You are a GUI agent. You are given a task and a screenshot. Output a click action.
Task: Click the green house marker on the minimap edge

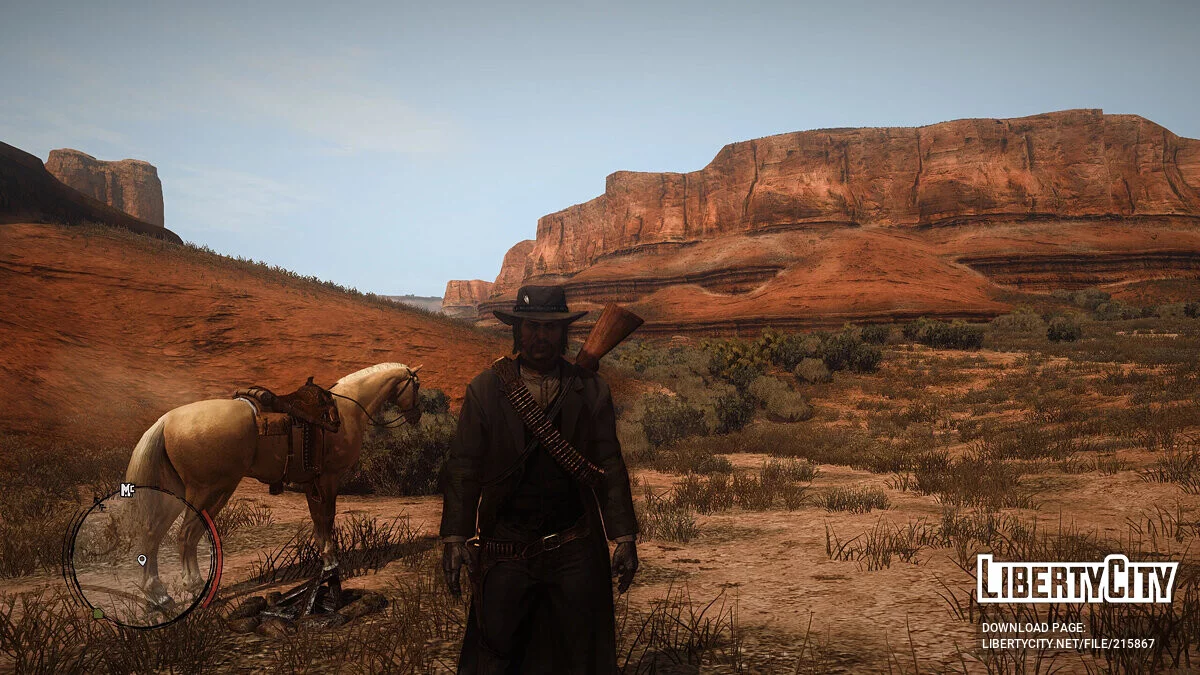point(97,613)
